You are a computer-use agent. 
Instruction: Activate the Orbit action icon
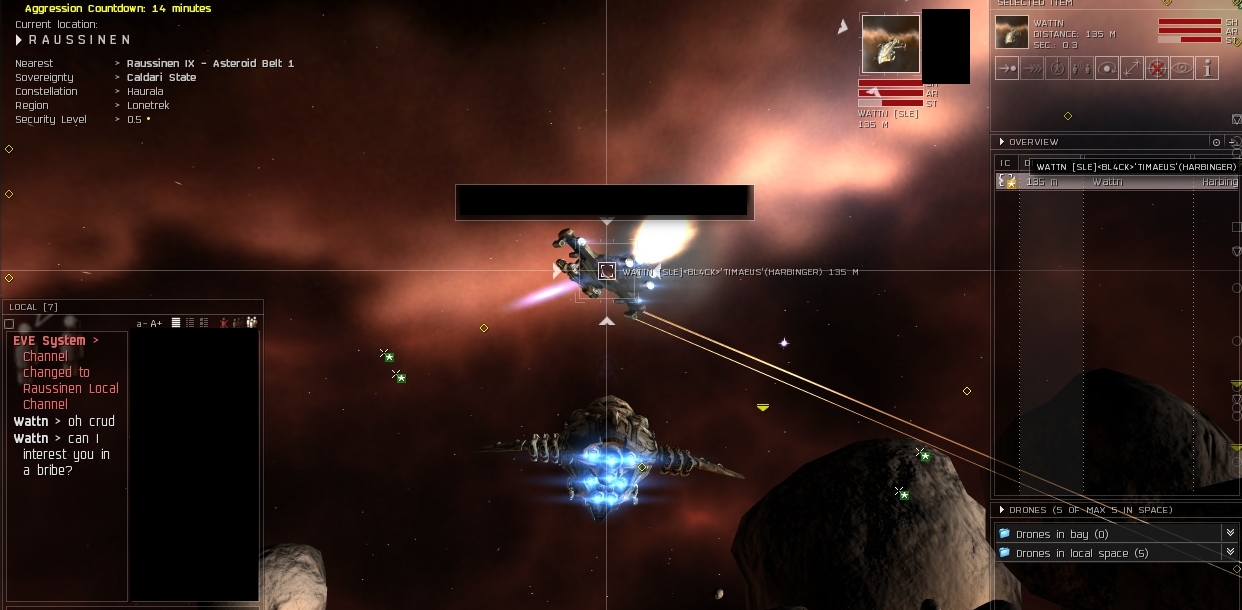(x=1107, y=69)
